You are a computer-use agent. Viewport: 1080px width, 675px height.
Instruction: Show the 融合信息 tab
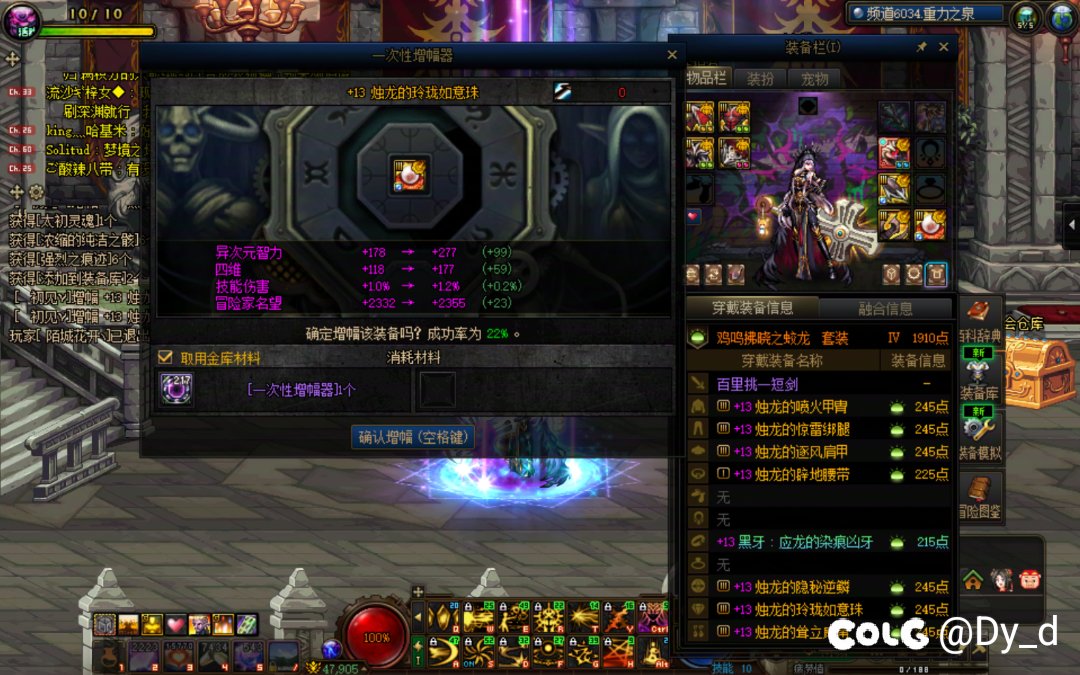[x=885, y=308]
